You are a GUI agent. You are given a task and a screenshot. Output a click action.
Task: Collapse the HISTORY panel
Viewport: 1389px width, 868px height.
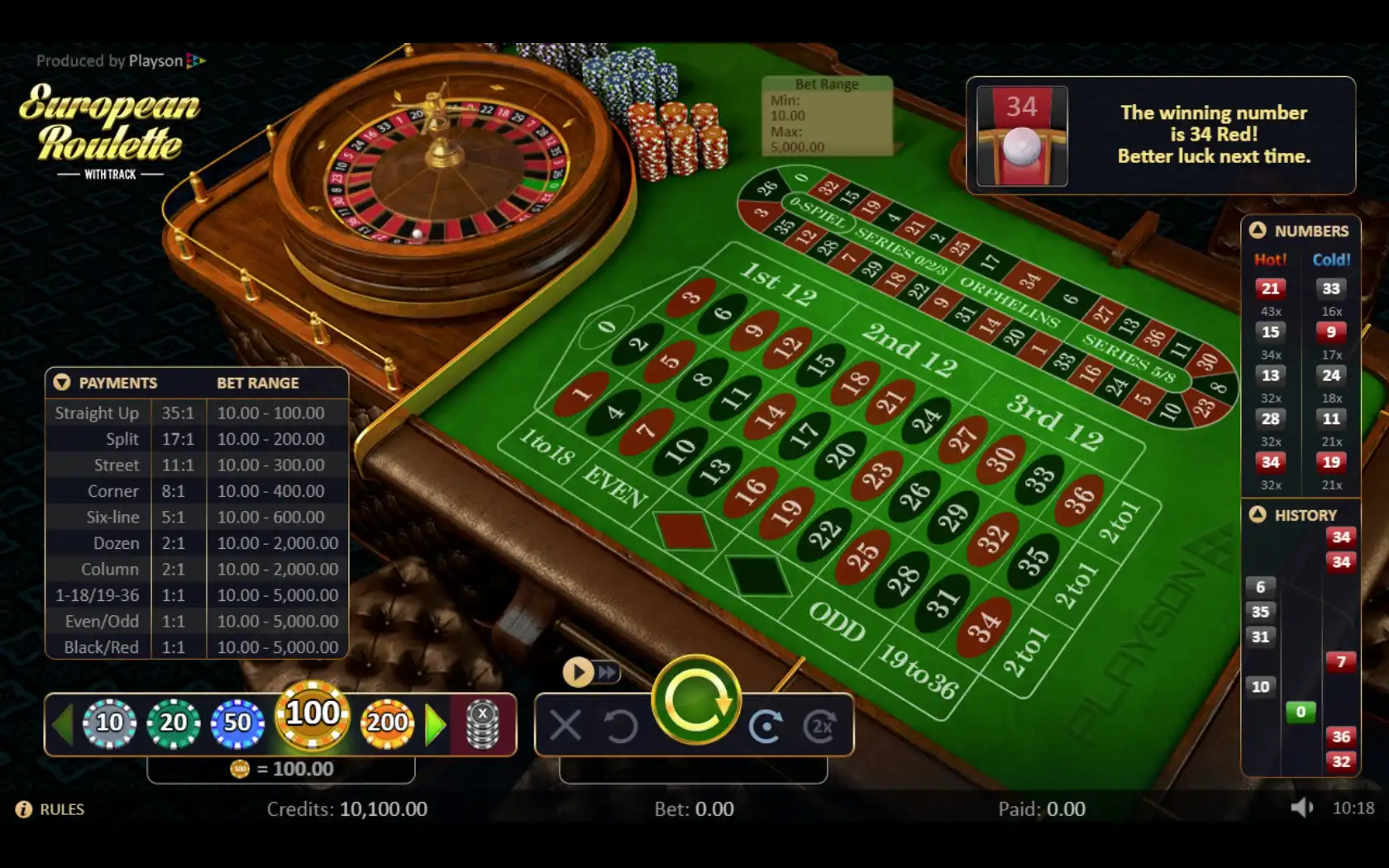(x=1258, y=515)
